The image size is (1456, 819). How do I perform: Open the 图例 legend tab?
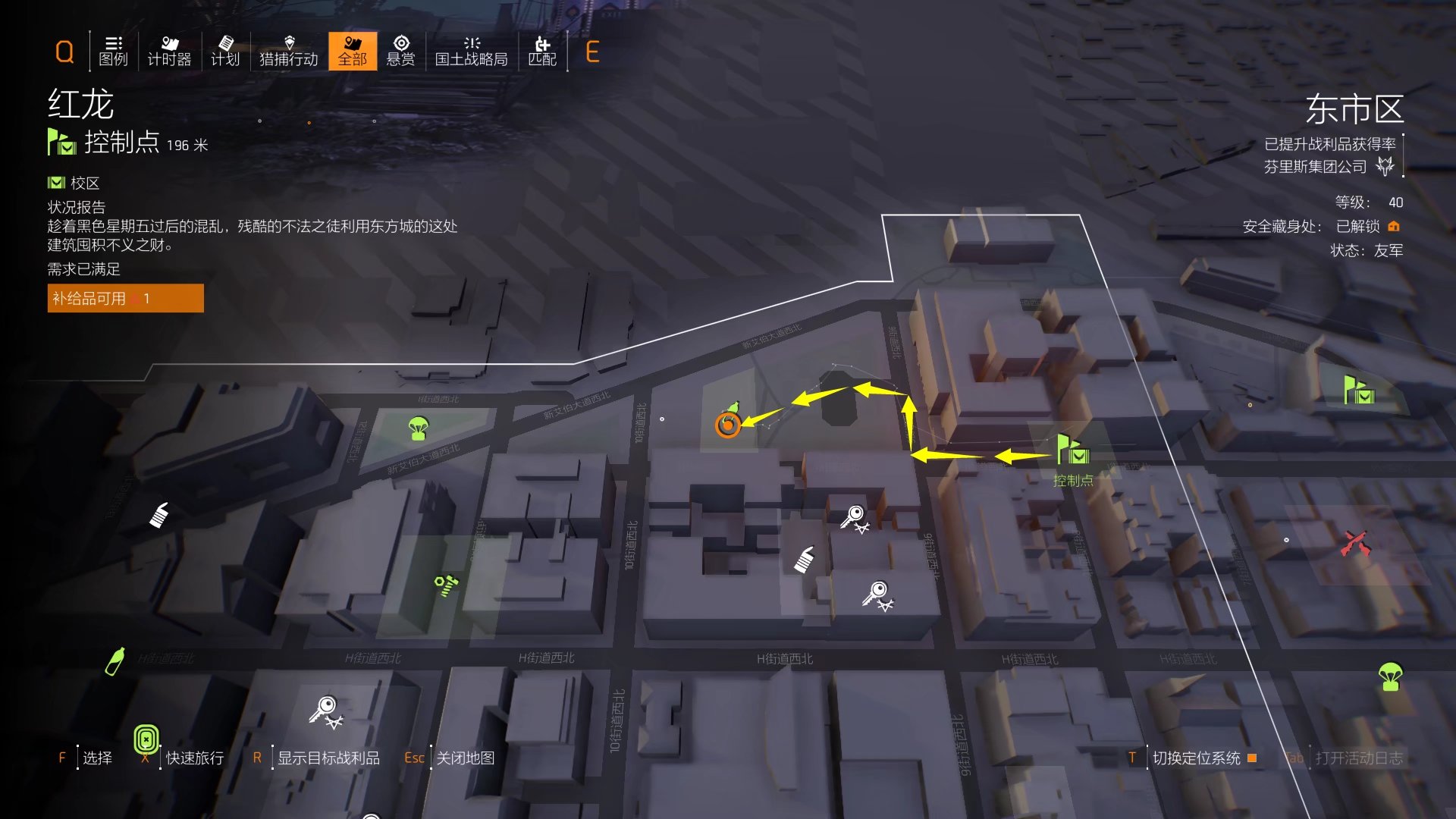tap(113, 51)
